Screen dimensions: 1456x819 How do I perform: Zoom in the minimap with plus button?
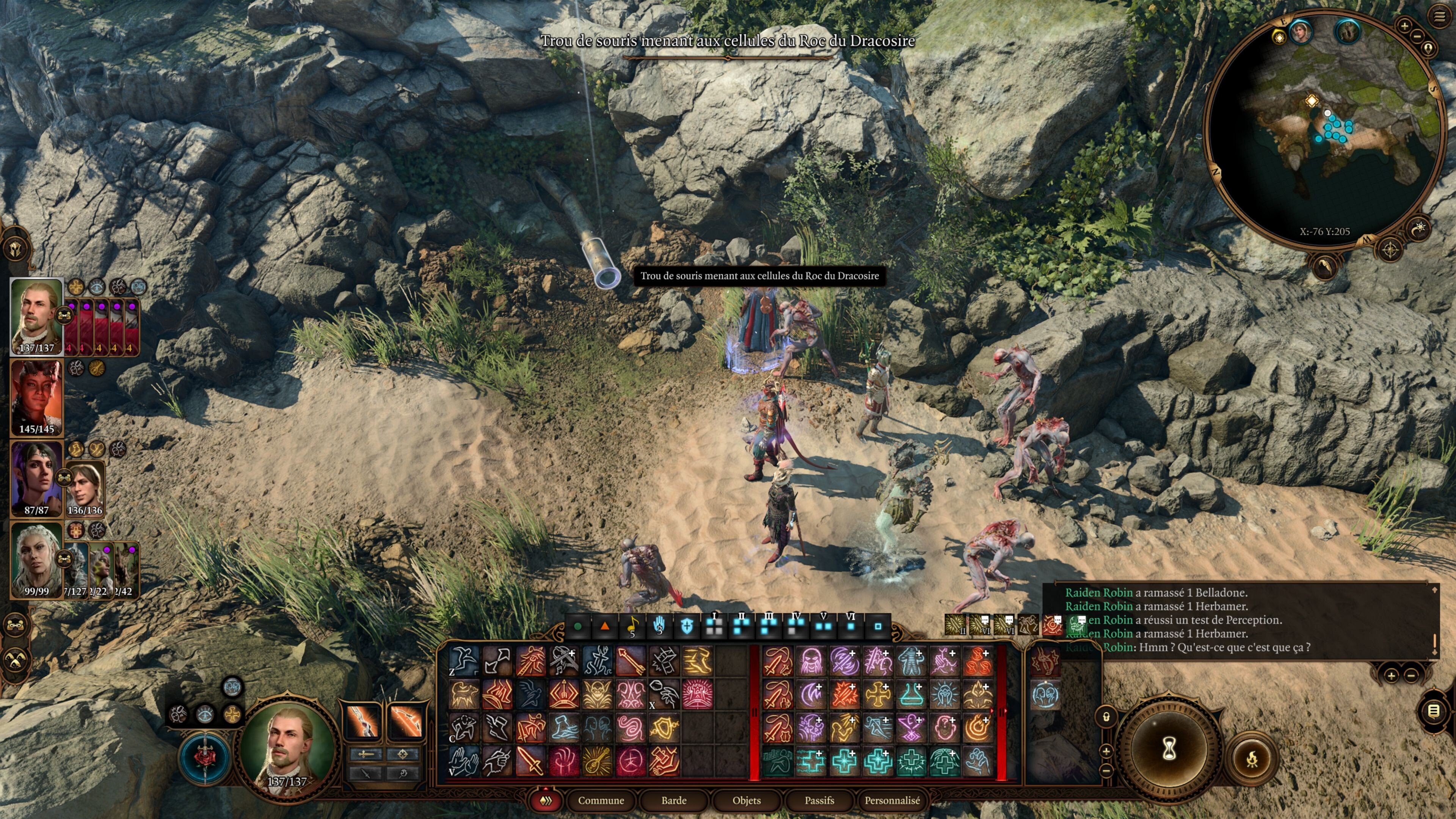click(1404, 25)
